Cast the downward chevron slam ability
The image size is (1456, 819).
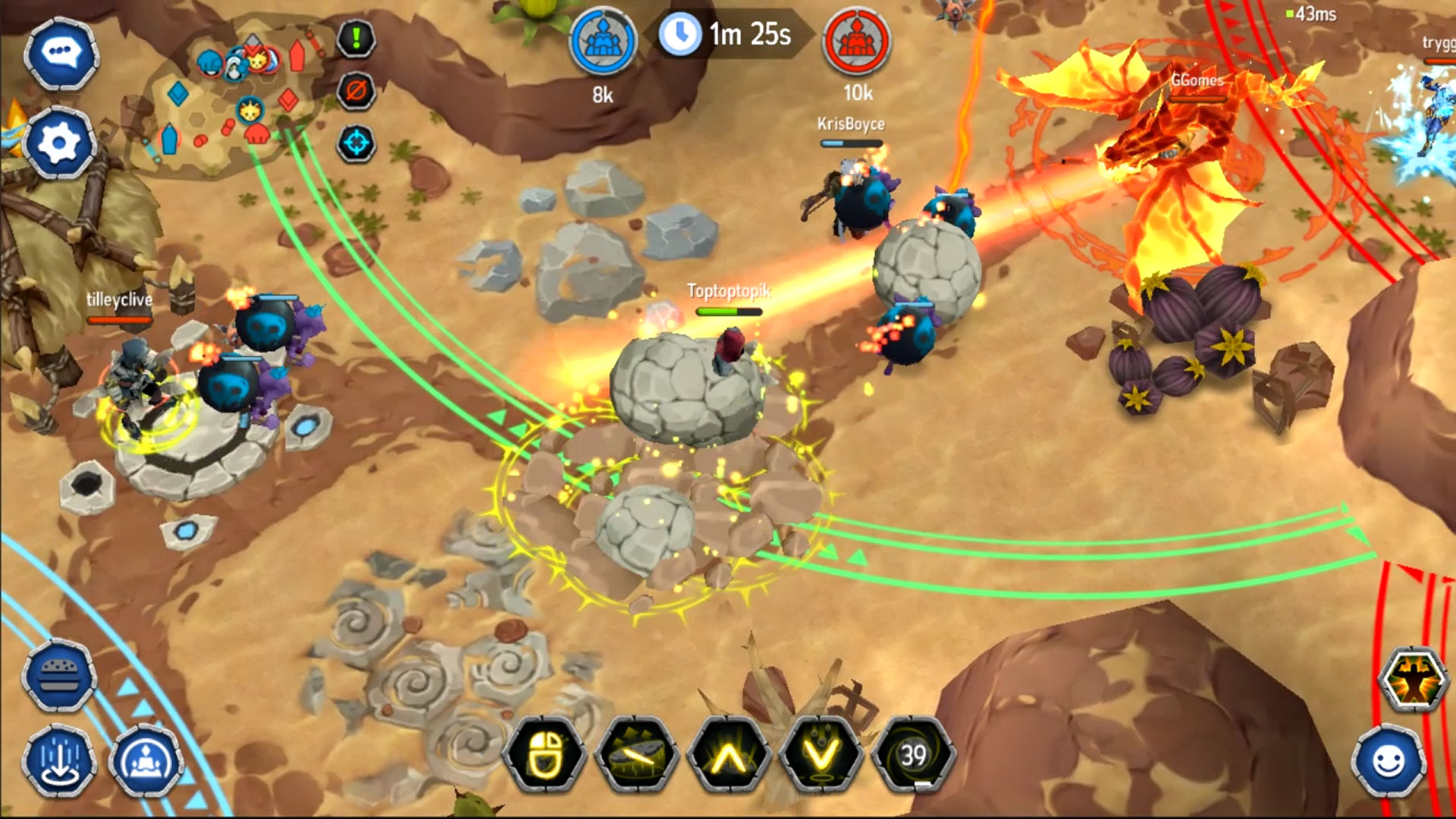821,755
